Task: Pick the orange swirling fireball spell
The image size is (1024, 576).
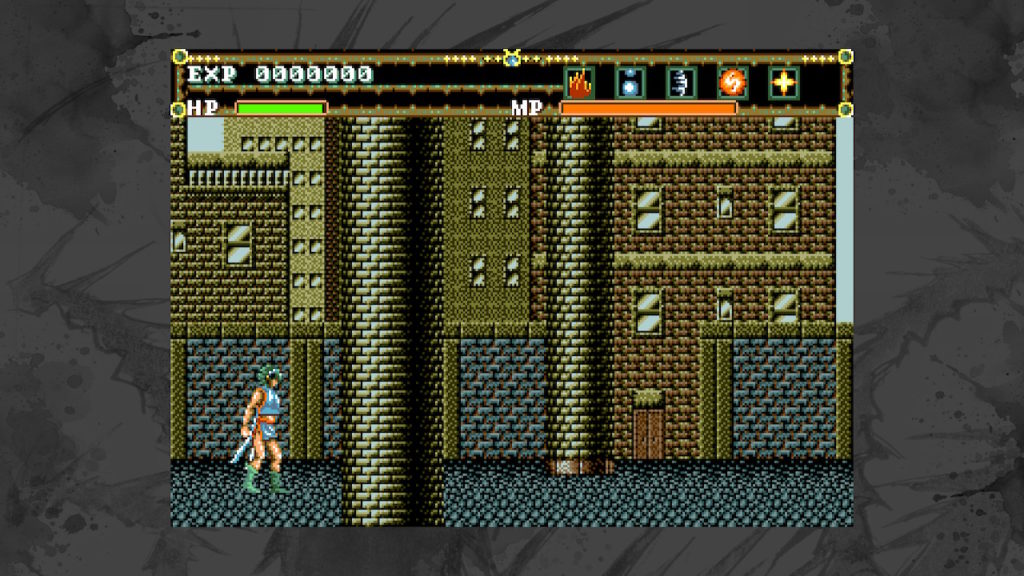Action: [732, 83]
